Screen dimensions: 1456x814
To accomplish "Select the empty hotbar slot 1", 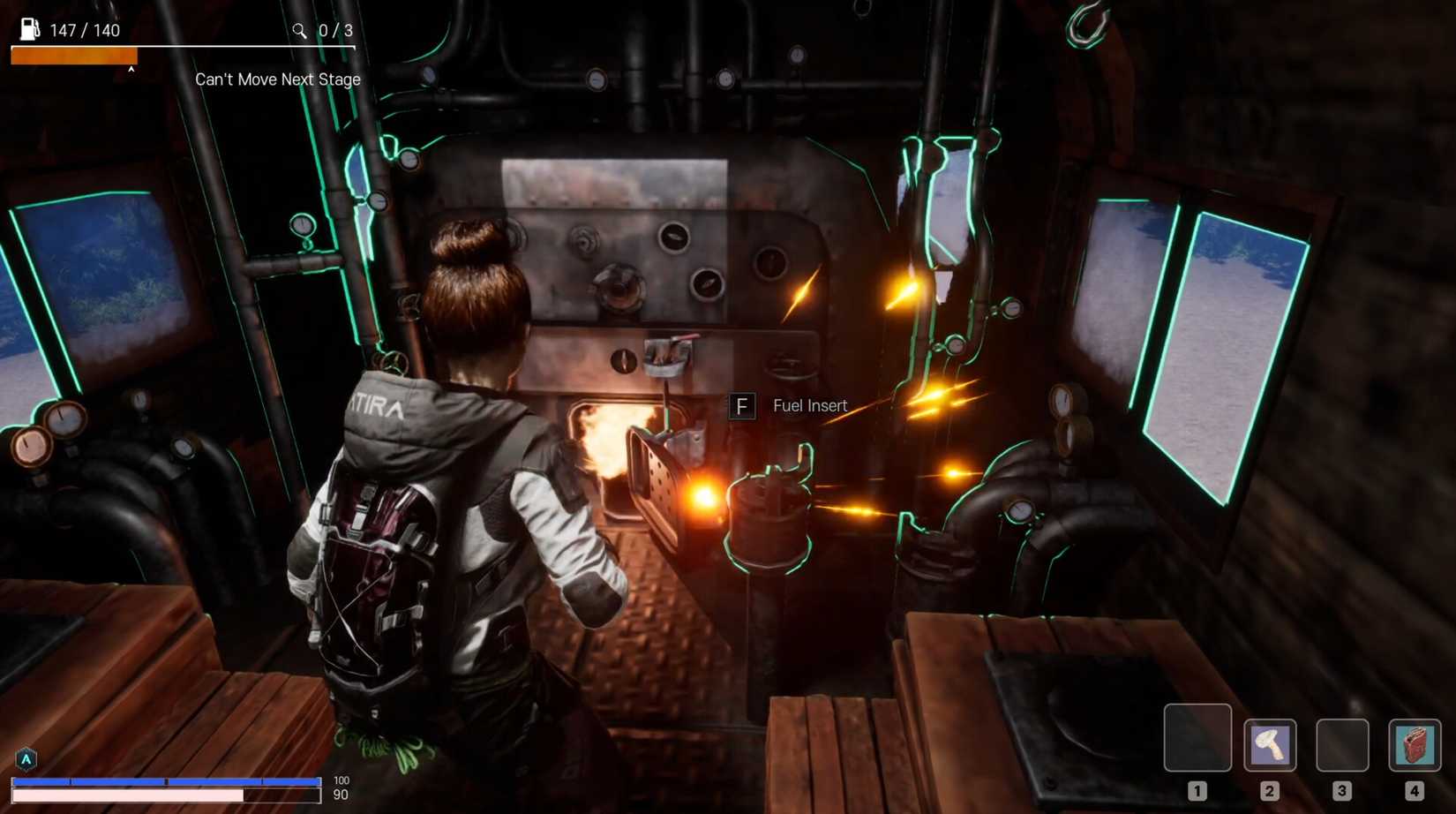I will [x=1198, y=739].
